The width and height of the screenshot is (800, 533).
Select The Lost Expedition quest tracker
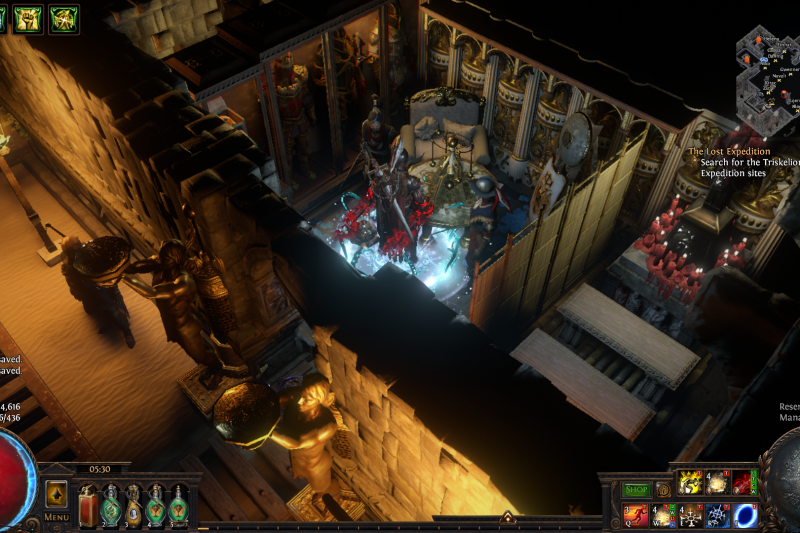[728, 152]
